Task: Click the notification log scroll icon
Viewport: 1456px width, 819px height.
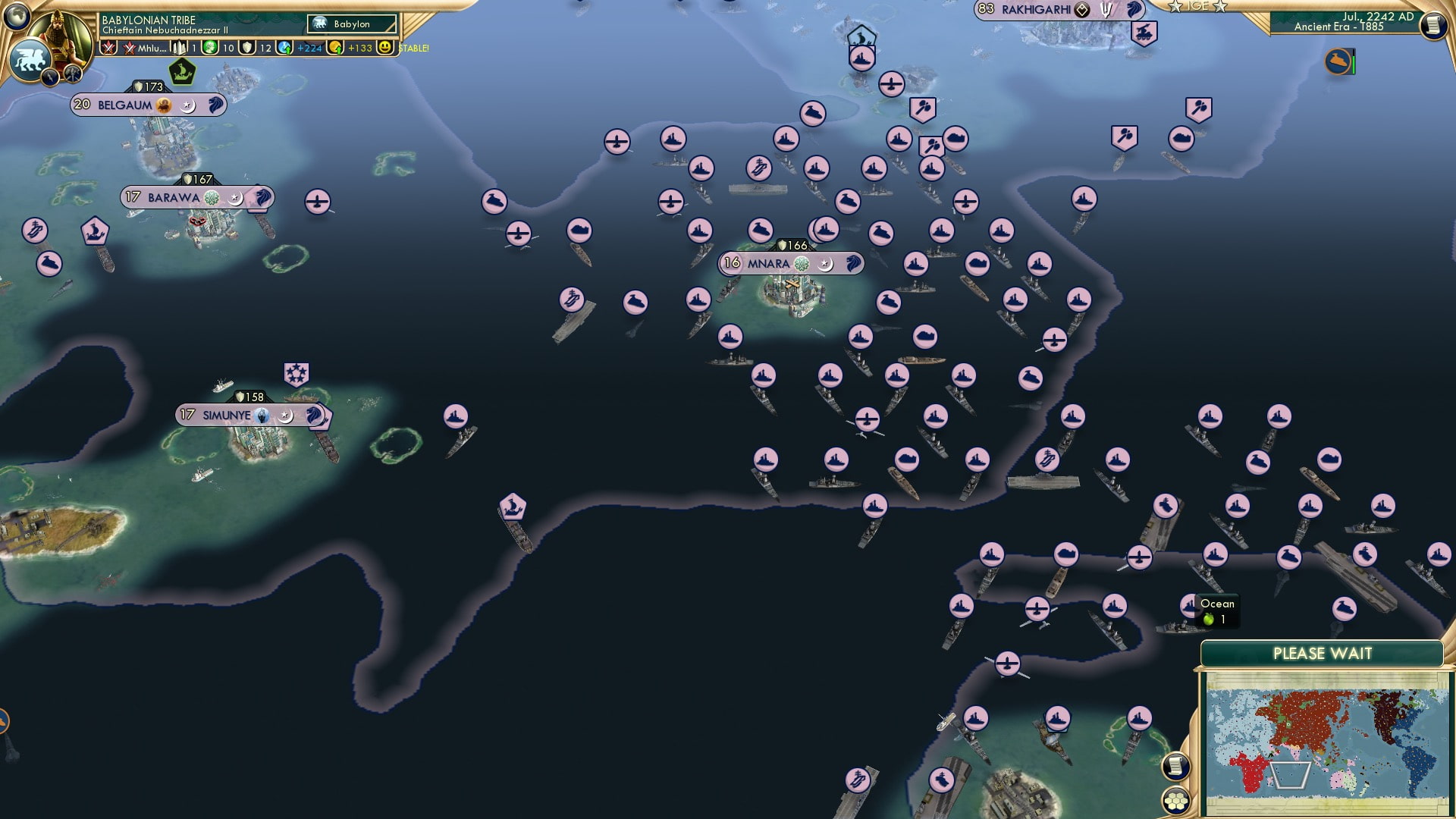Action: pyautogui.click(x=1432, y=27)
